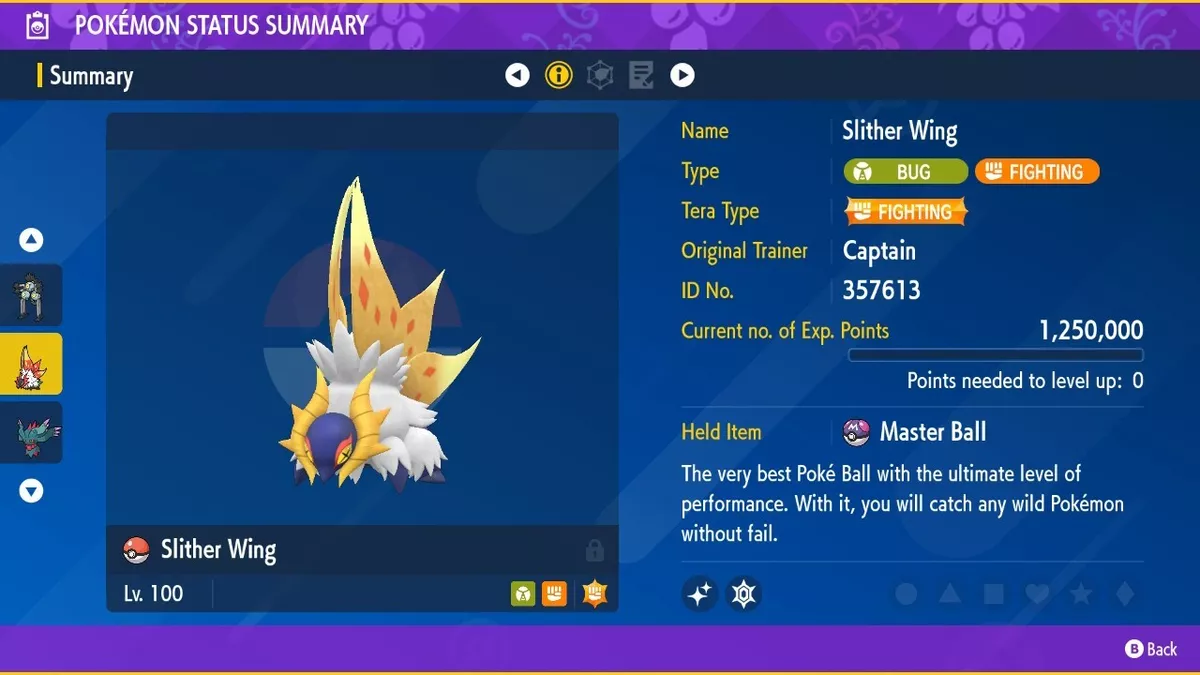This screenshot has width=1200, height=675.
Task: Select the gray two-legged Pokémon thumbnail
Action: click(31, 296)
